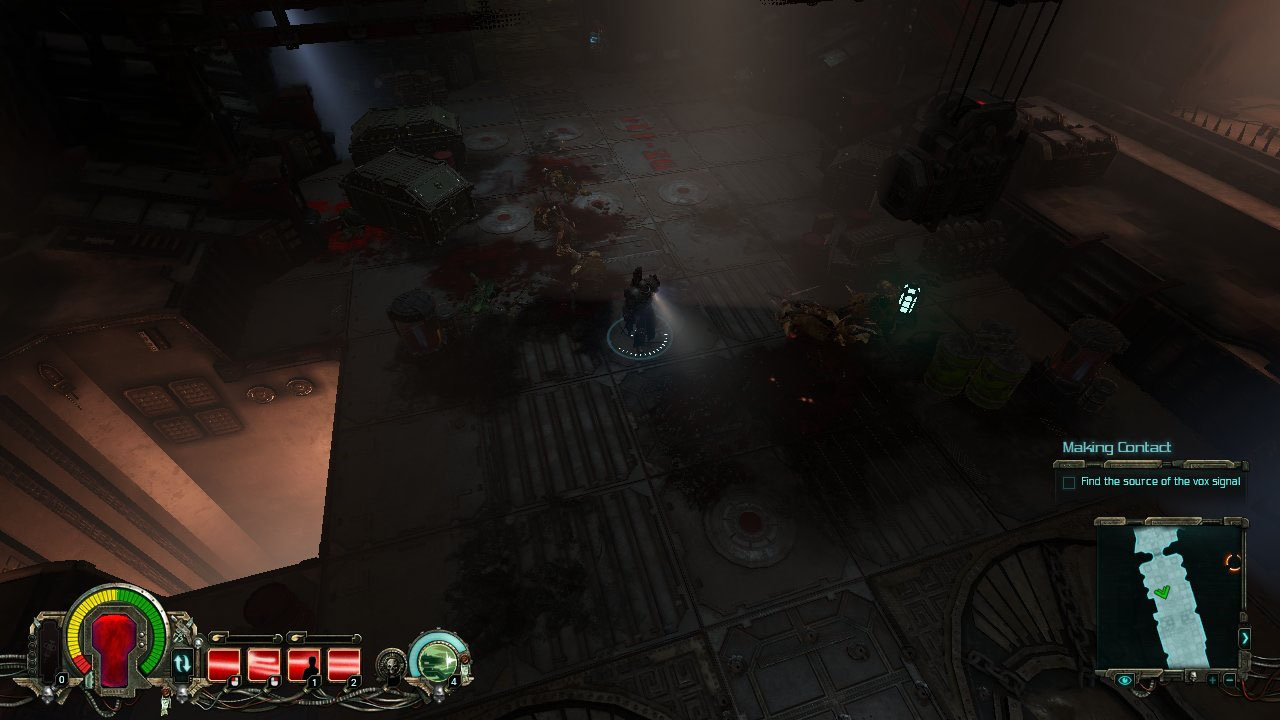
Task: Zoom in the minimap with the plus button
Action: (x=1212, y=680)
